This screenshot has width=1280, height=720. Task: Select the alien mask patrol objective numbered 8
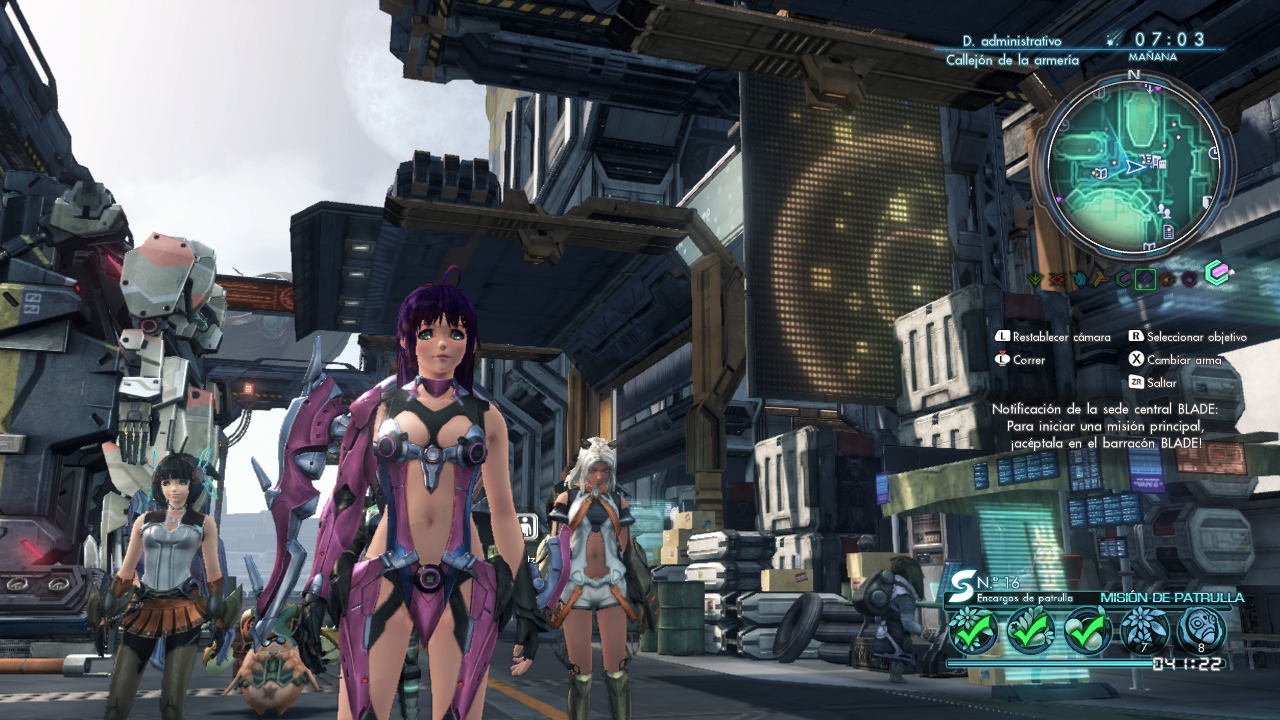tap(1201, 630)
